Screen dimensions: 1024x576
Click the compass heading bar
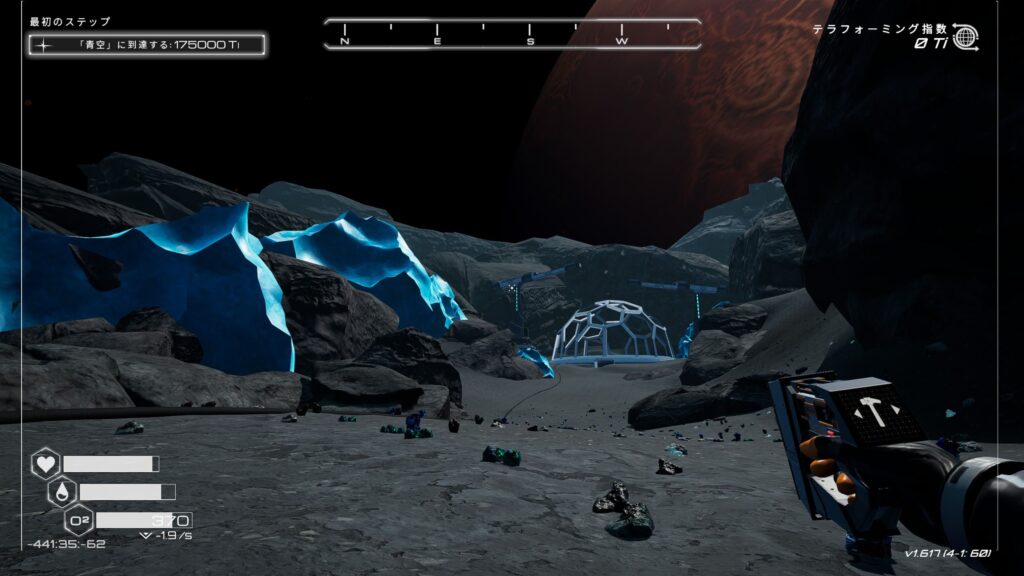click(512, 35)
